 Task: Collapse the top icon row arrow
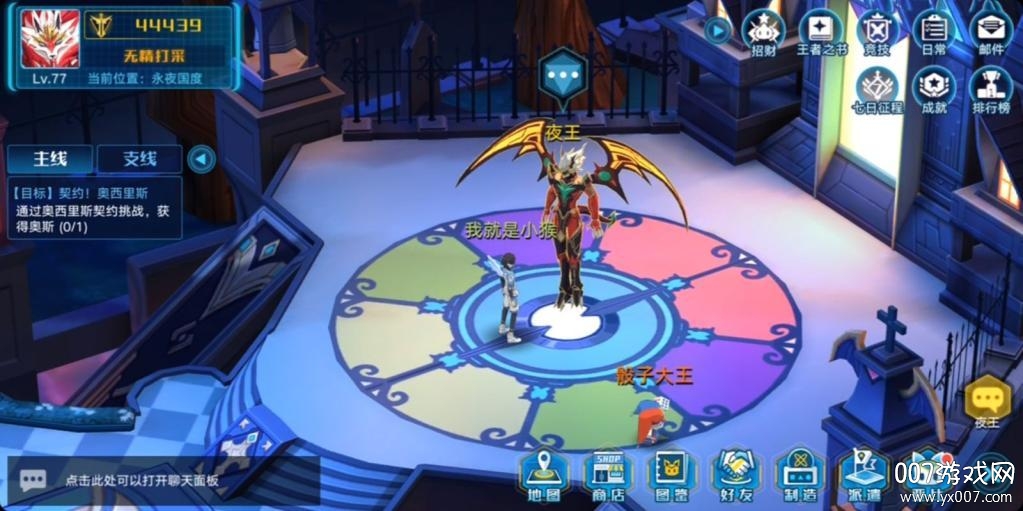(717, 31)
